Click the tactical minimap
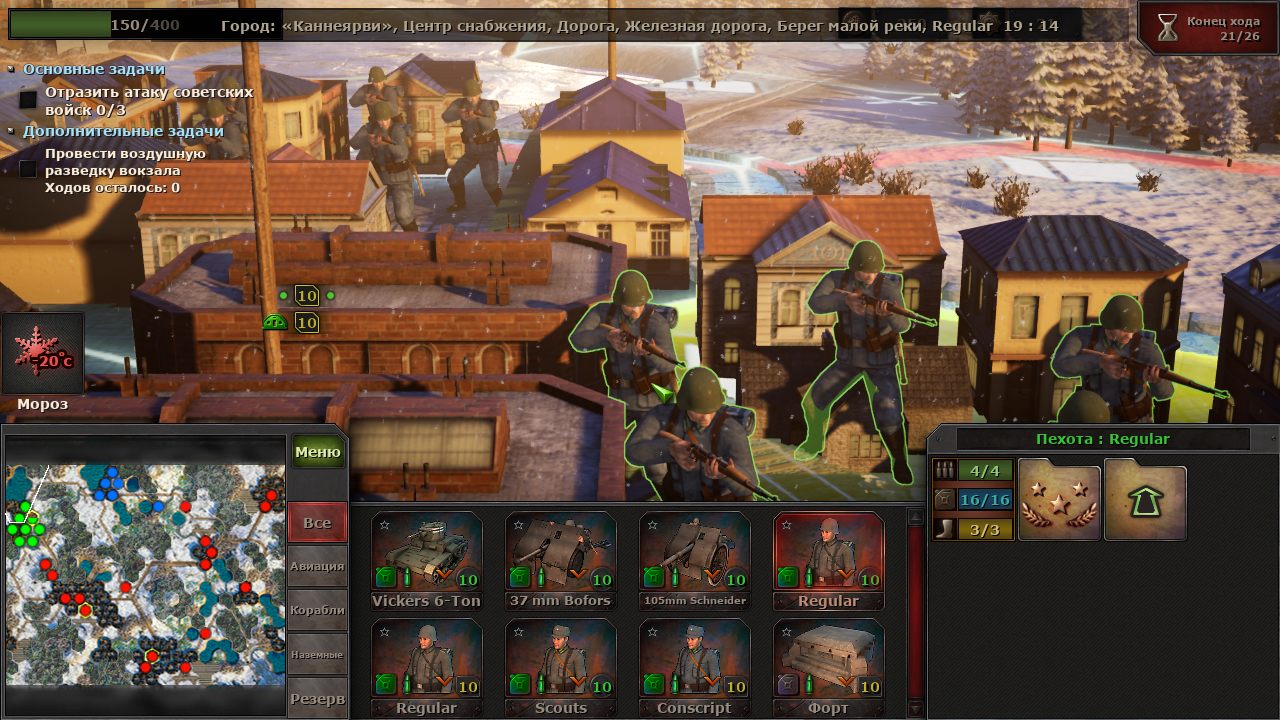 (x=145, y=573)
